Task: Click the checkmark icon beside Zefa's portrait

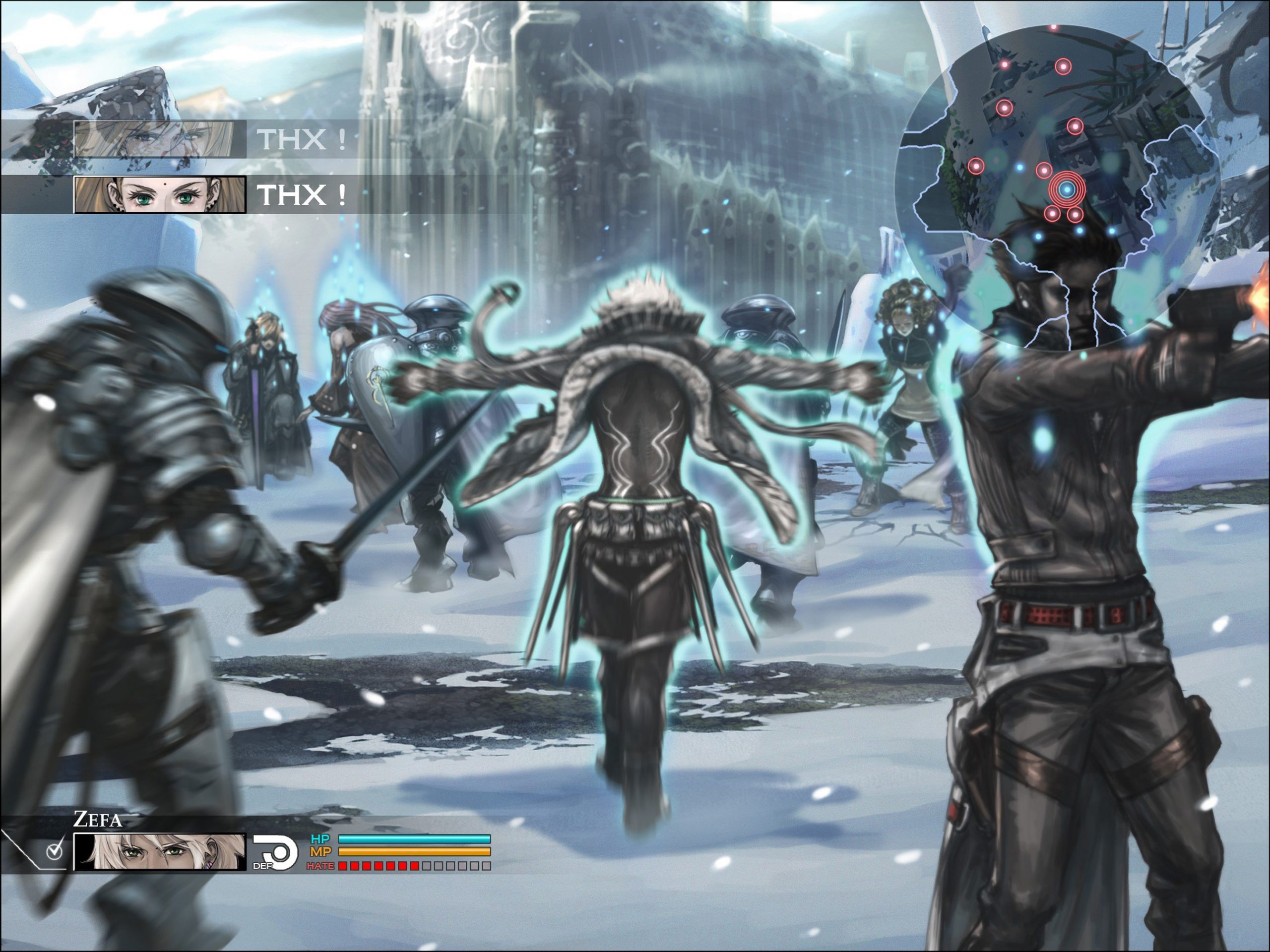Action: [55, 851]
